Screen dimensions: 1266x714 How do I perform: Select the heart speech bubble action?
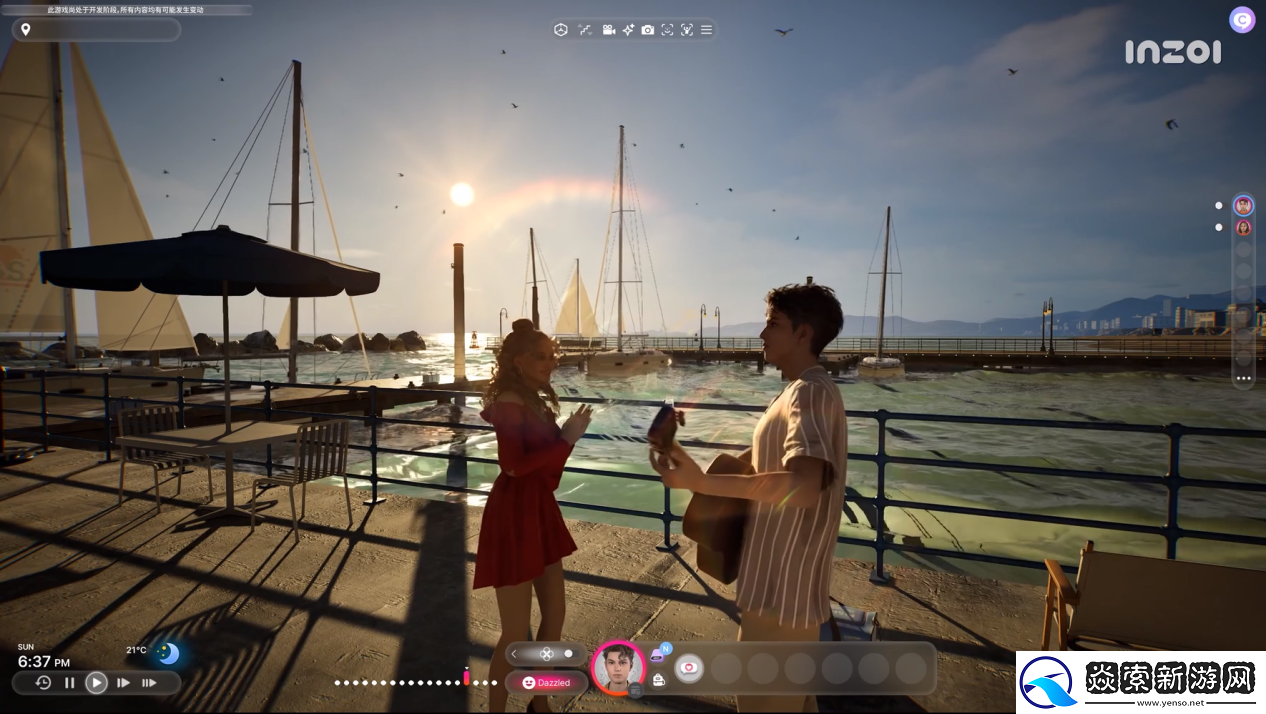(x=689, y=667)
